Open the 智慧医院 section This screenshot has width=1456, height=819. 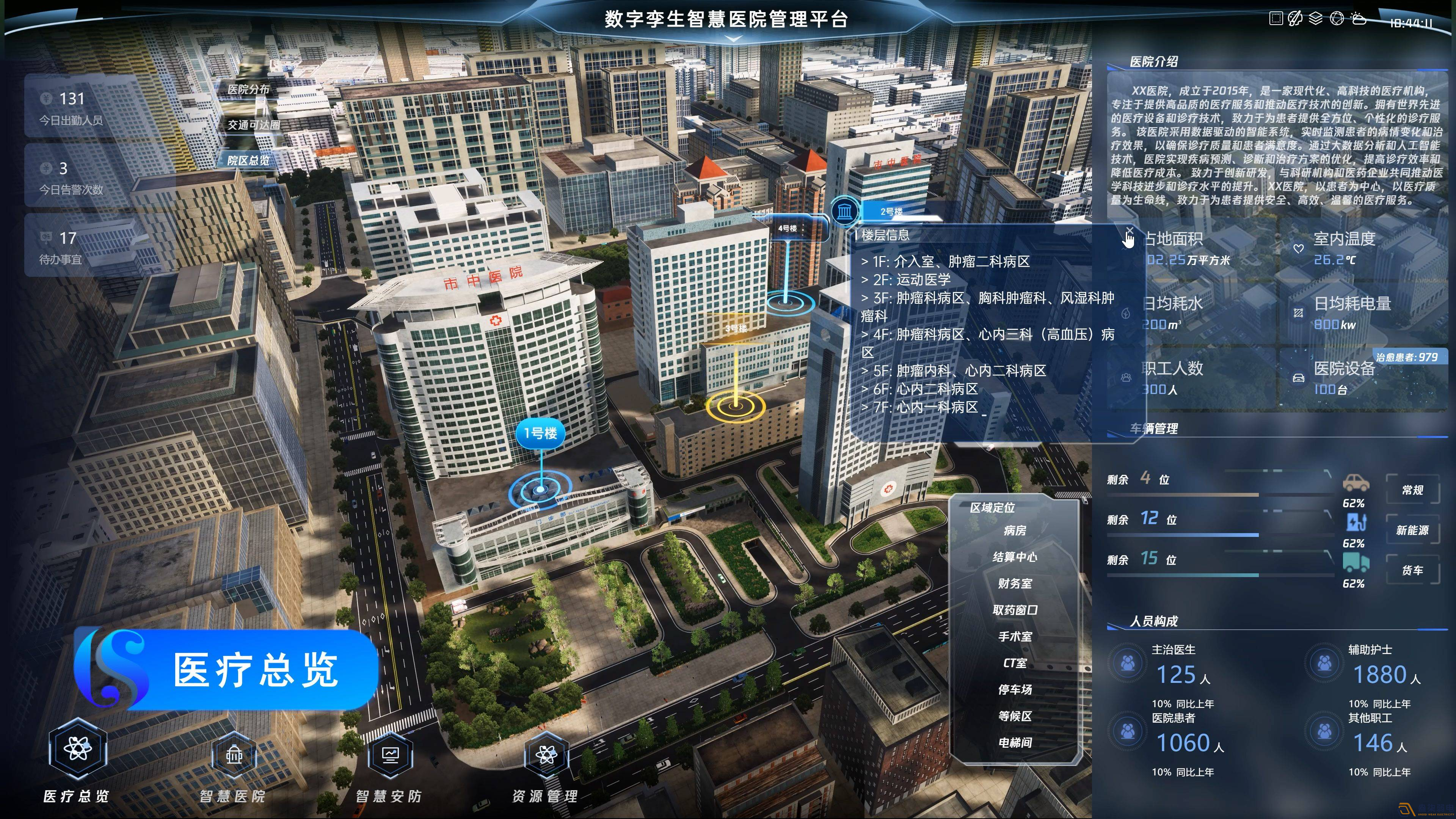point(234,756)
